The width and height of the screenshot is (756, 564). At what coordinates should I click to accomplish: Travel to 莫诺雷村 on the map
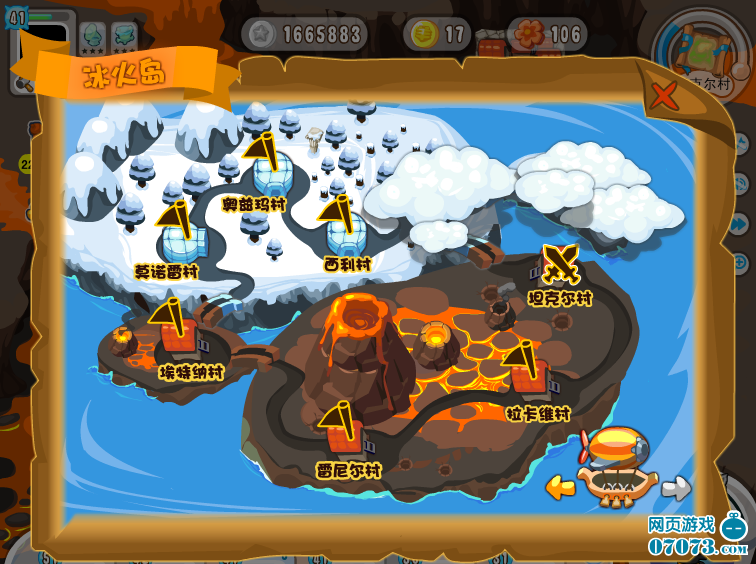(180, 238)
